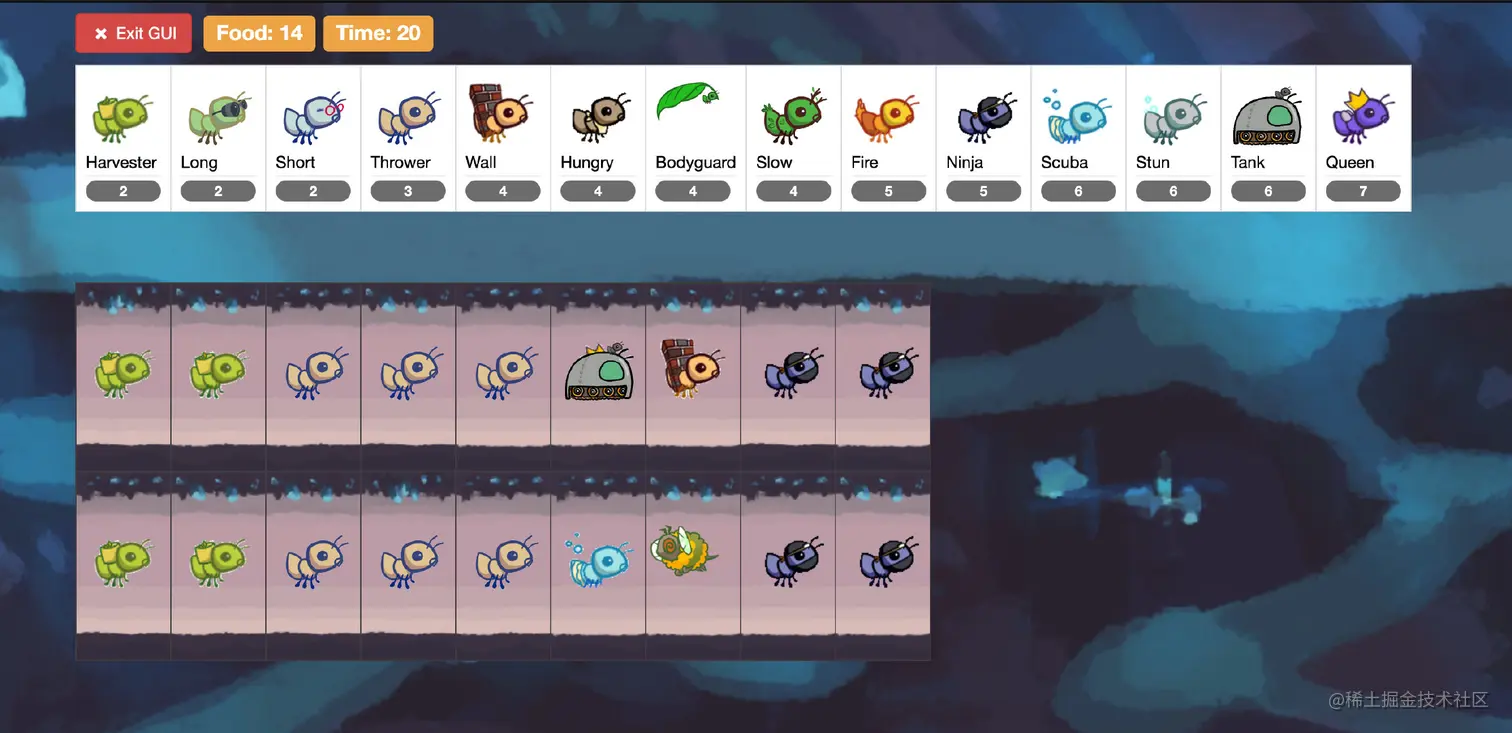This screenshot has width=1512, height=733.
Task: Click the tile with the placed Scuba ant
Action: point(598,562)
